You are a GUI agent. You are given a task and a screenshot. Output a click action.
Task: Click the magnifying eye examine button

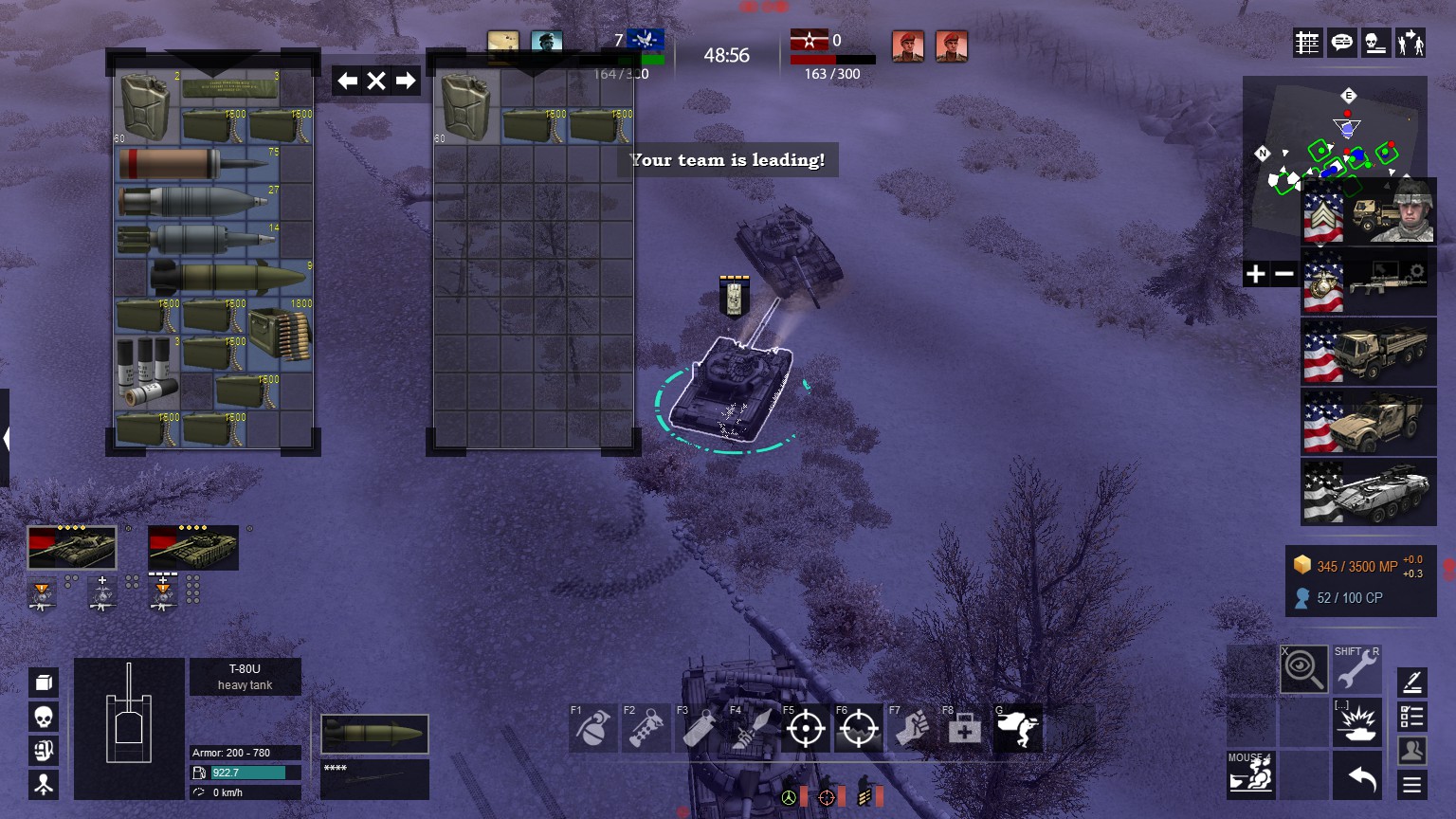click(x=1303, y=669)
